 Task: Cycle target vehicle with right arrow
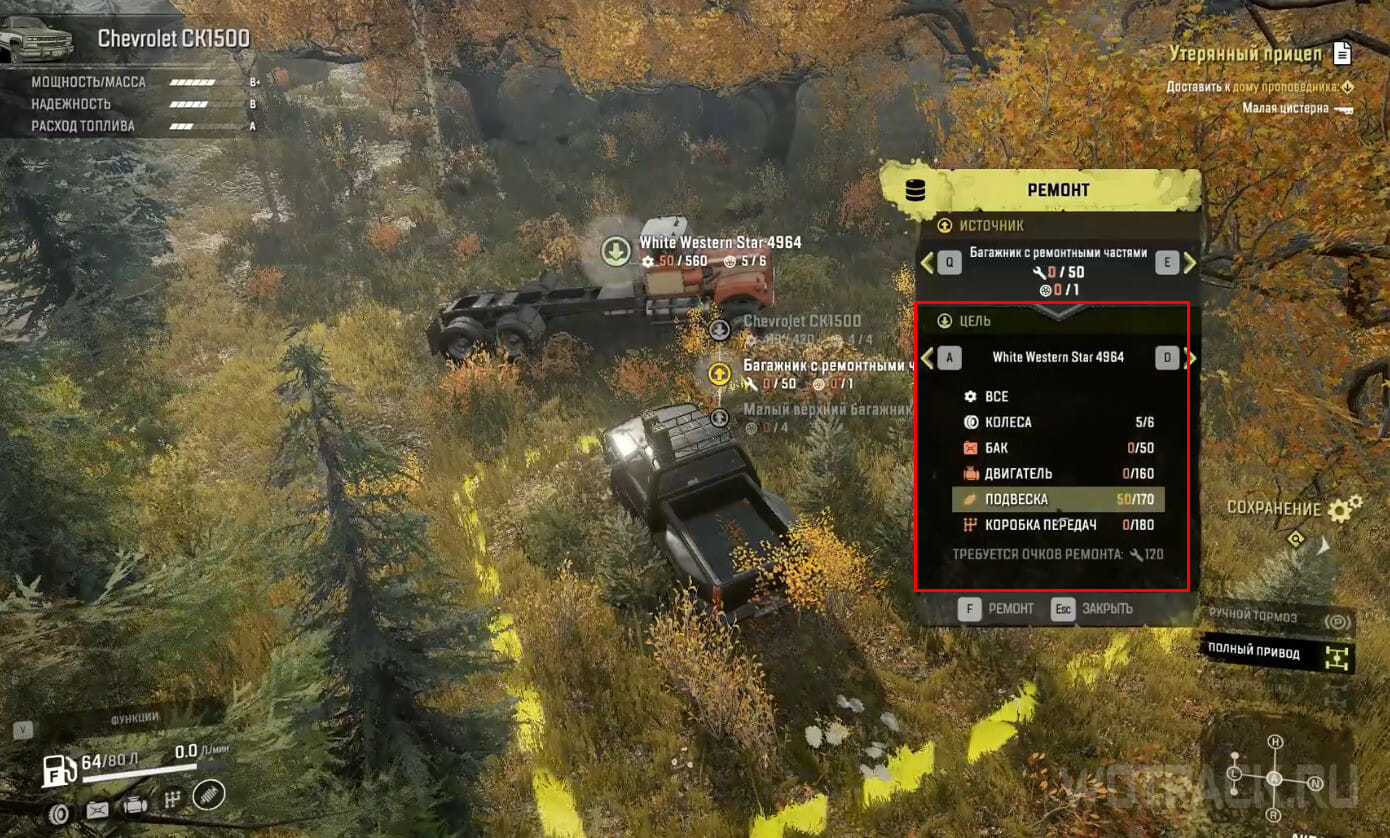[x=1190, y=357]
